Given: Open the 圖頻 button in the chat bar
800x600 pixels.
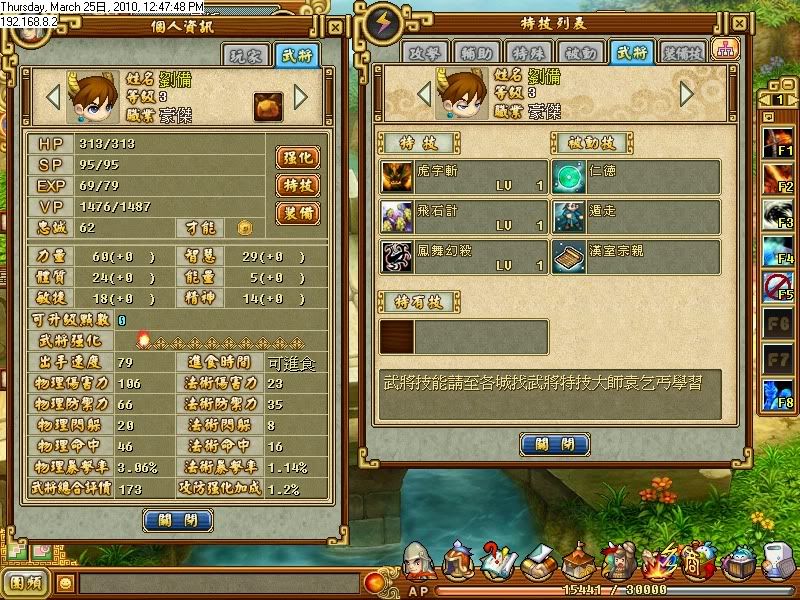Looking at the screenshot, I should tap(28, 582).
